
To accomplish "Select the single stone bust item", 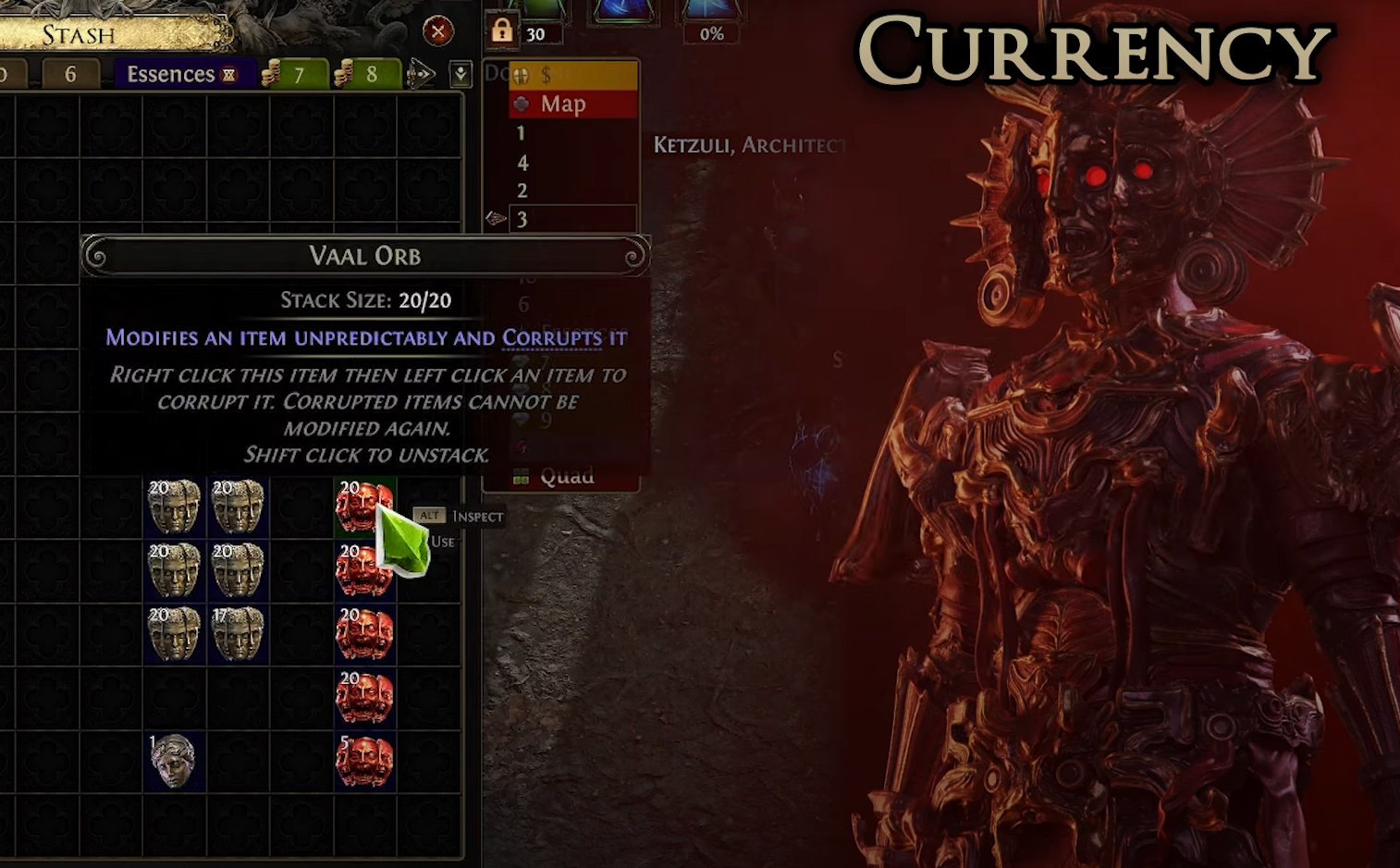I will click(x=174, y=762).
